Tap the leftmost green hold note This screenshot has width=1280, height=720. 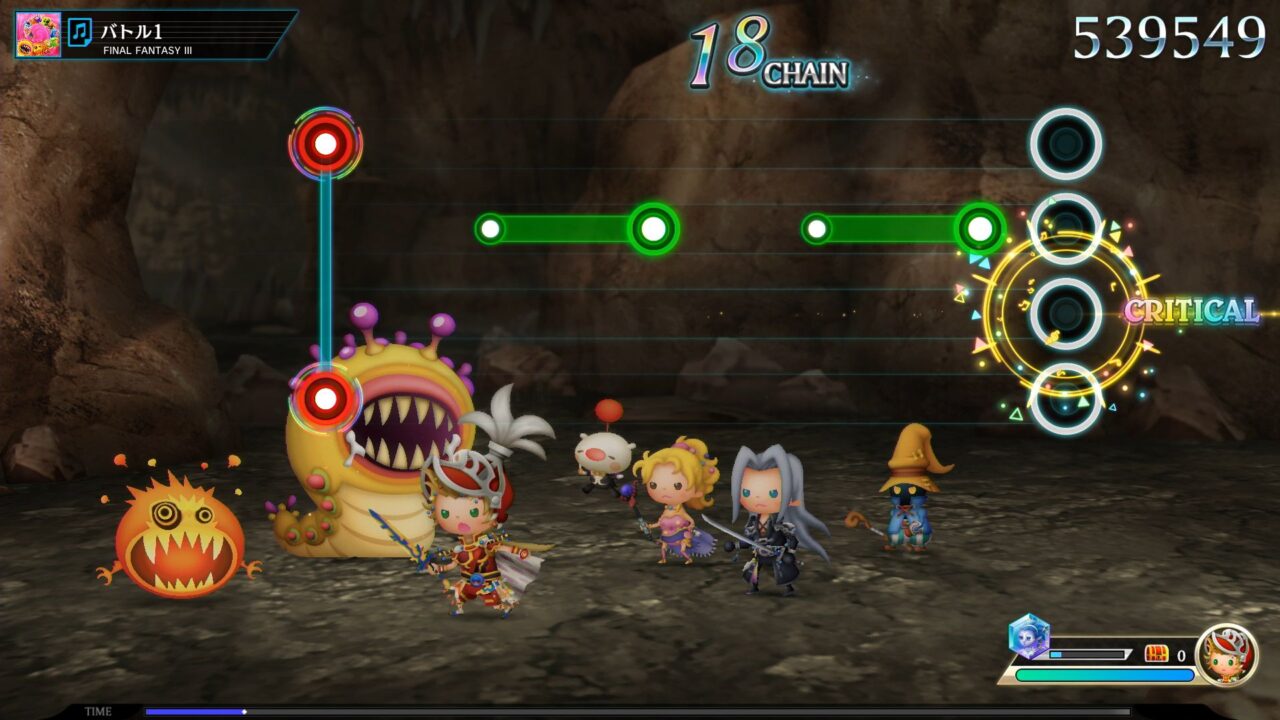[491, 228]
